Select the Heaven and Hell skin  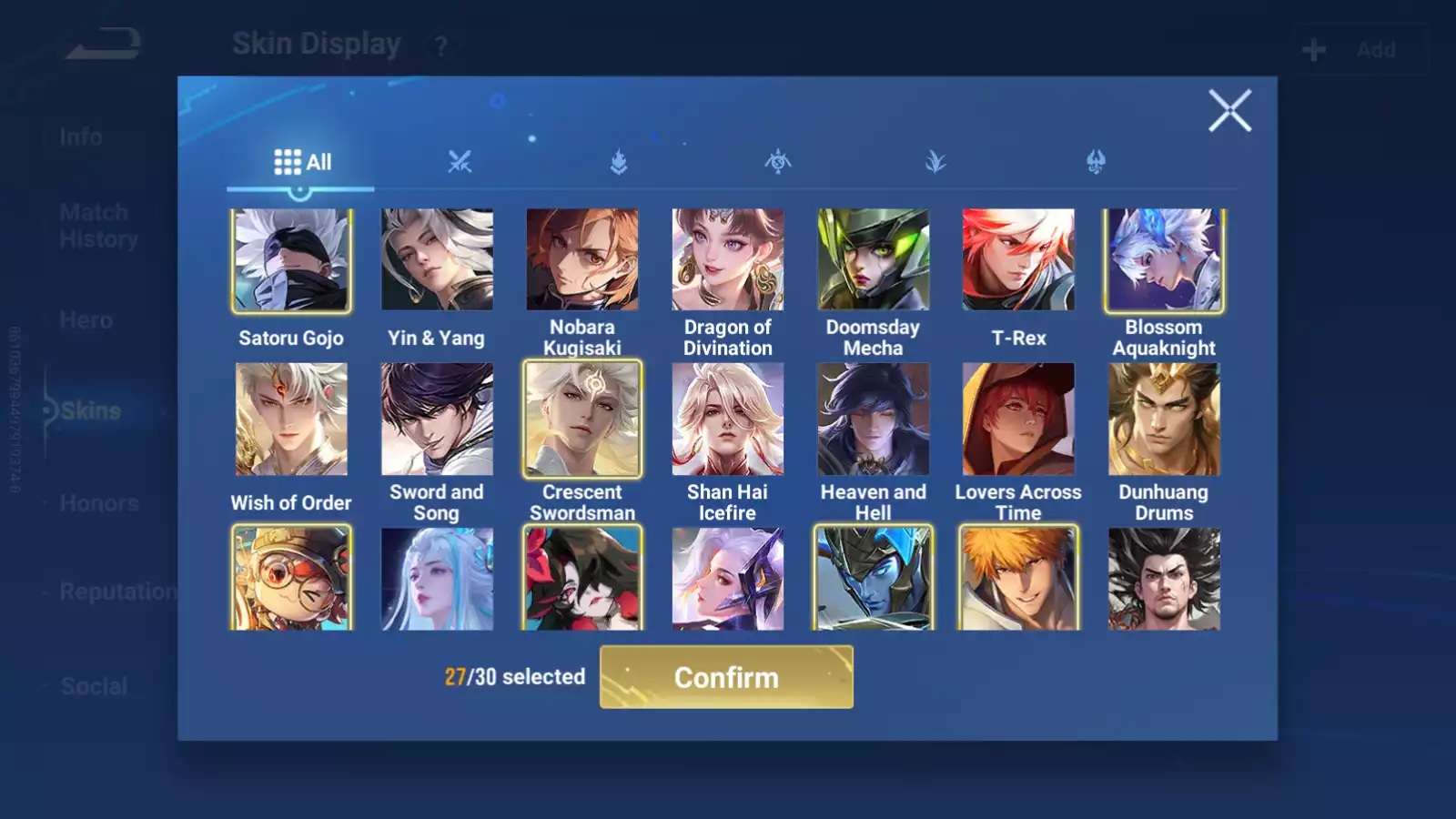(874, 420)
